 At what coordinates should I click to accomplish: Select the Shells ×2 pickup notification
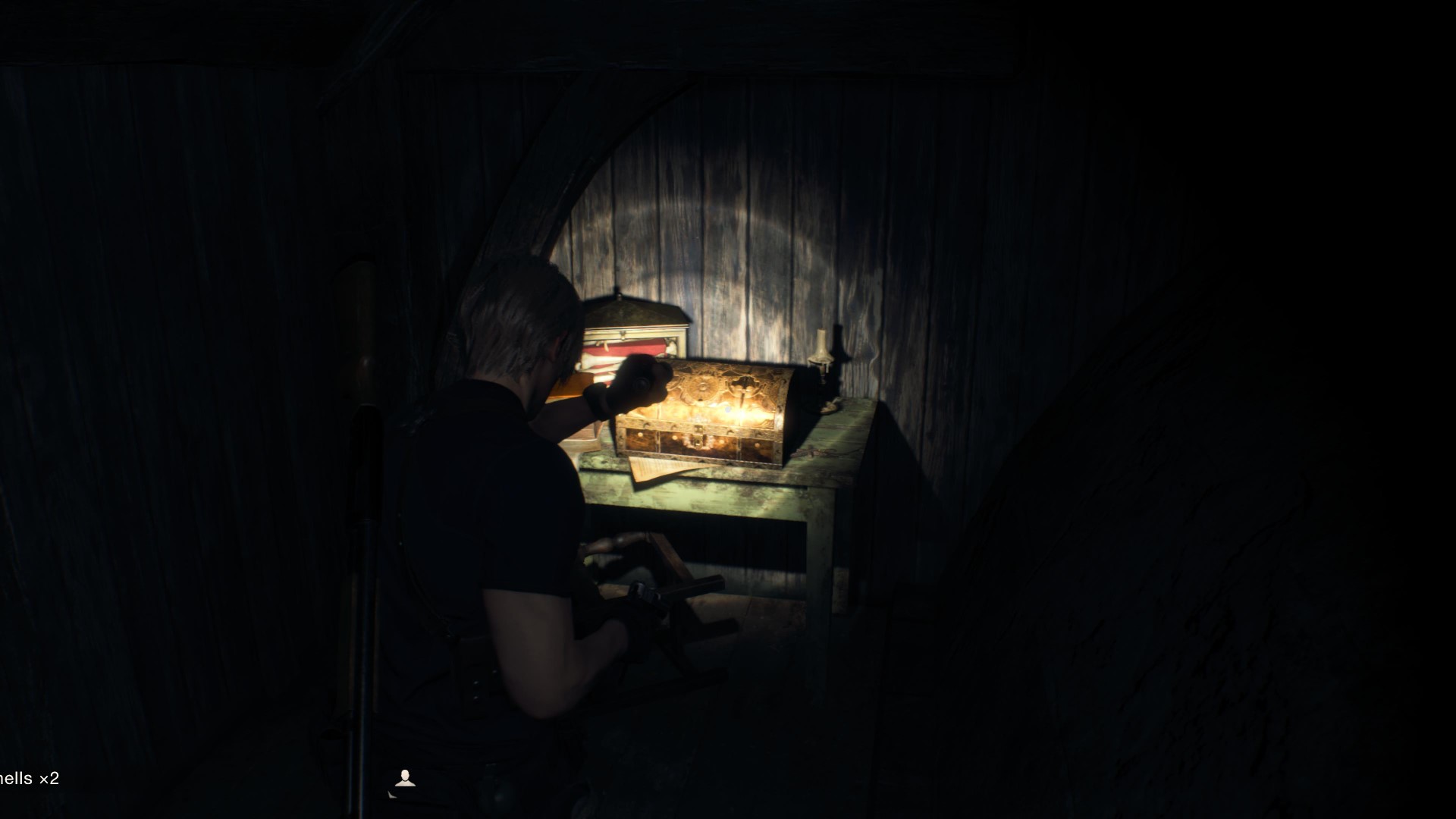click(30, 777)
